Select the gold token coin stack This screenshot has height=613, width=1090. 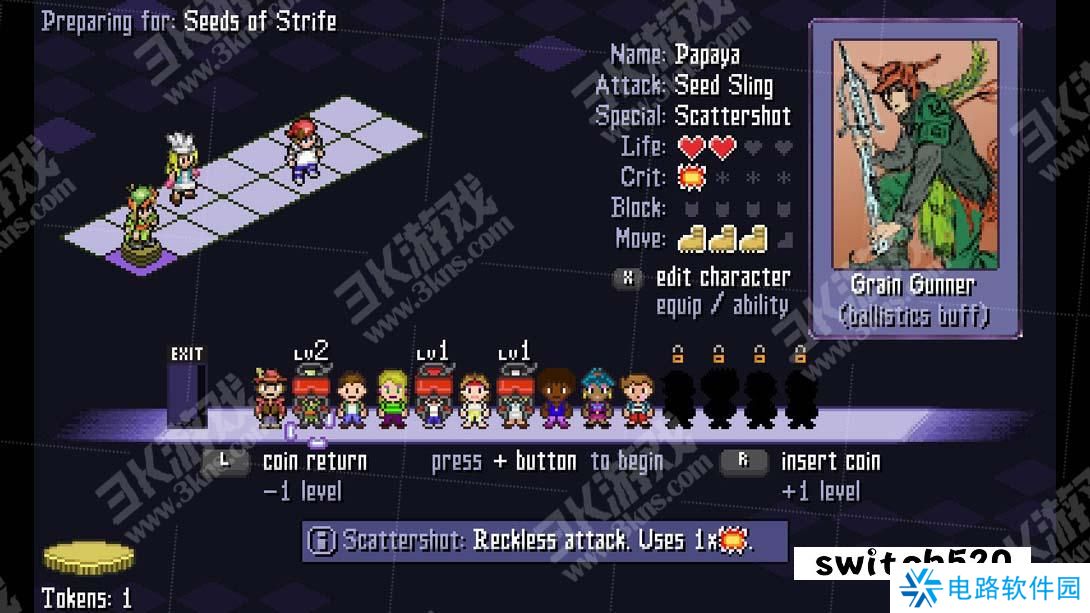tap(88, 558)
